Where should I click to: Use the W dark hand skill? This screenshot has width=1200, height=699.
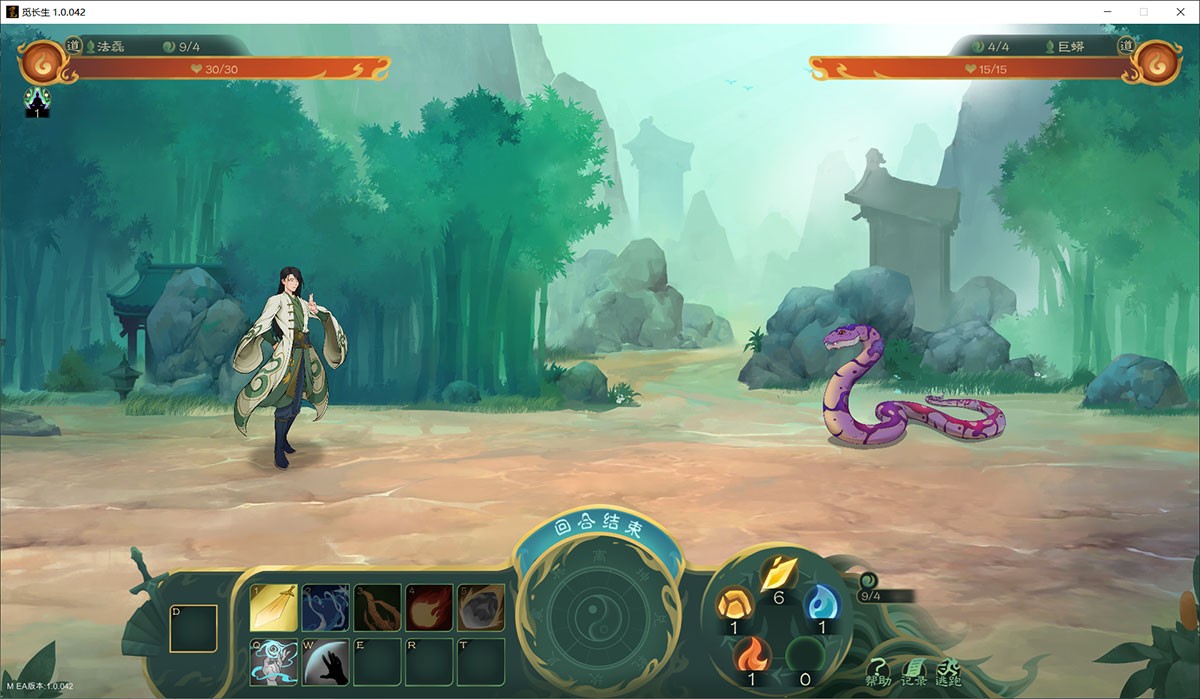325,662
